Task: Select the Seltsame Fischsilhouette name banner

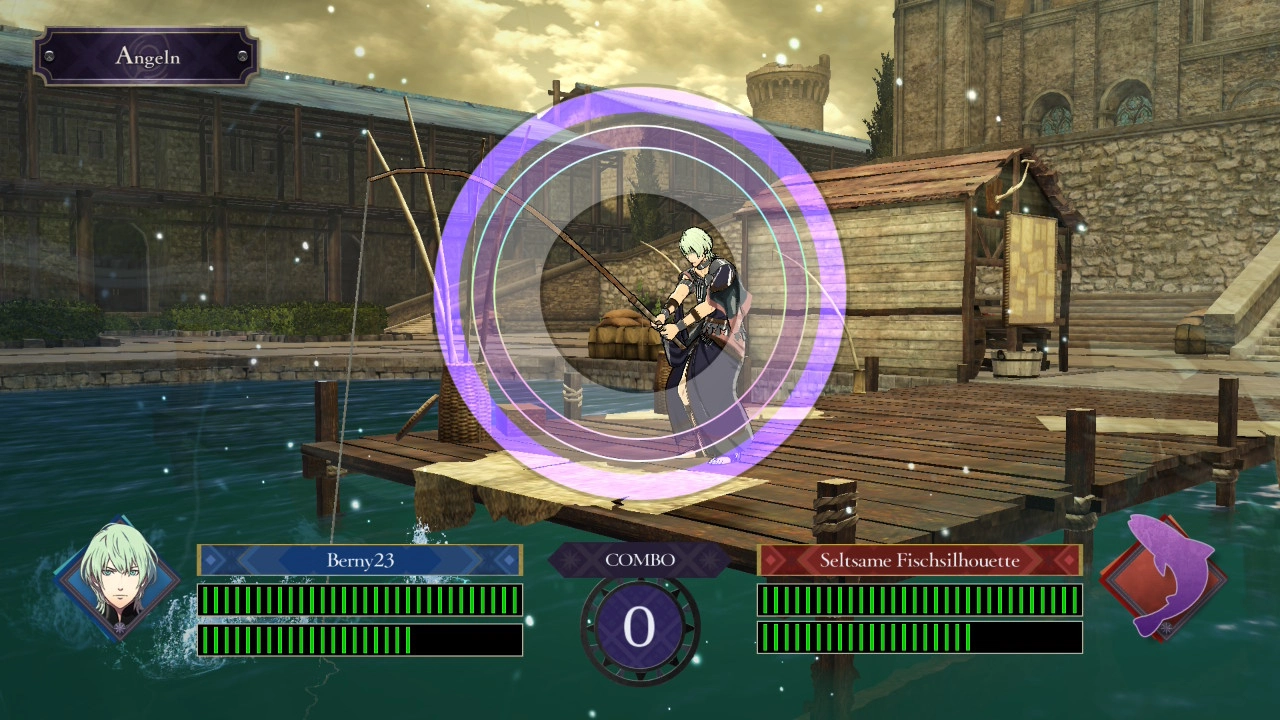Action: pyautogui.click(x=919, y=560)
